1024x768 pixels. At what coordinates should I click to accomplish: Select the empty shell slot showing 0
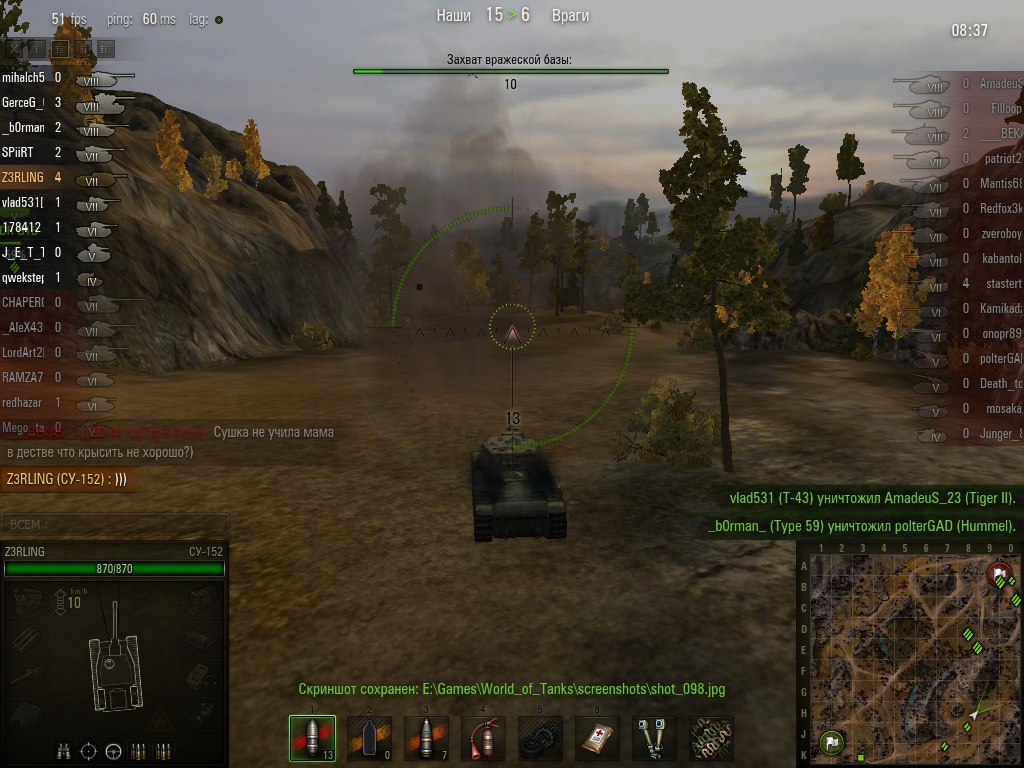point(369,738)
